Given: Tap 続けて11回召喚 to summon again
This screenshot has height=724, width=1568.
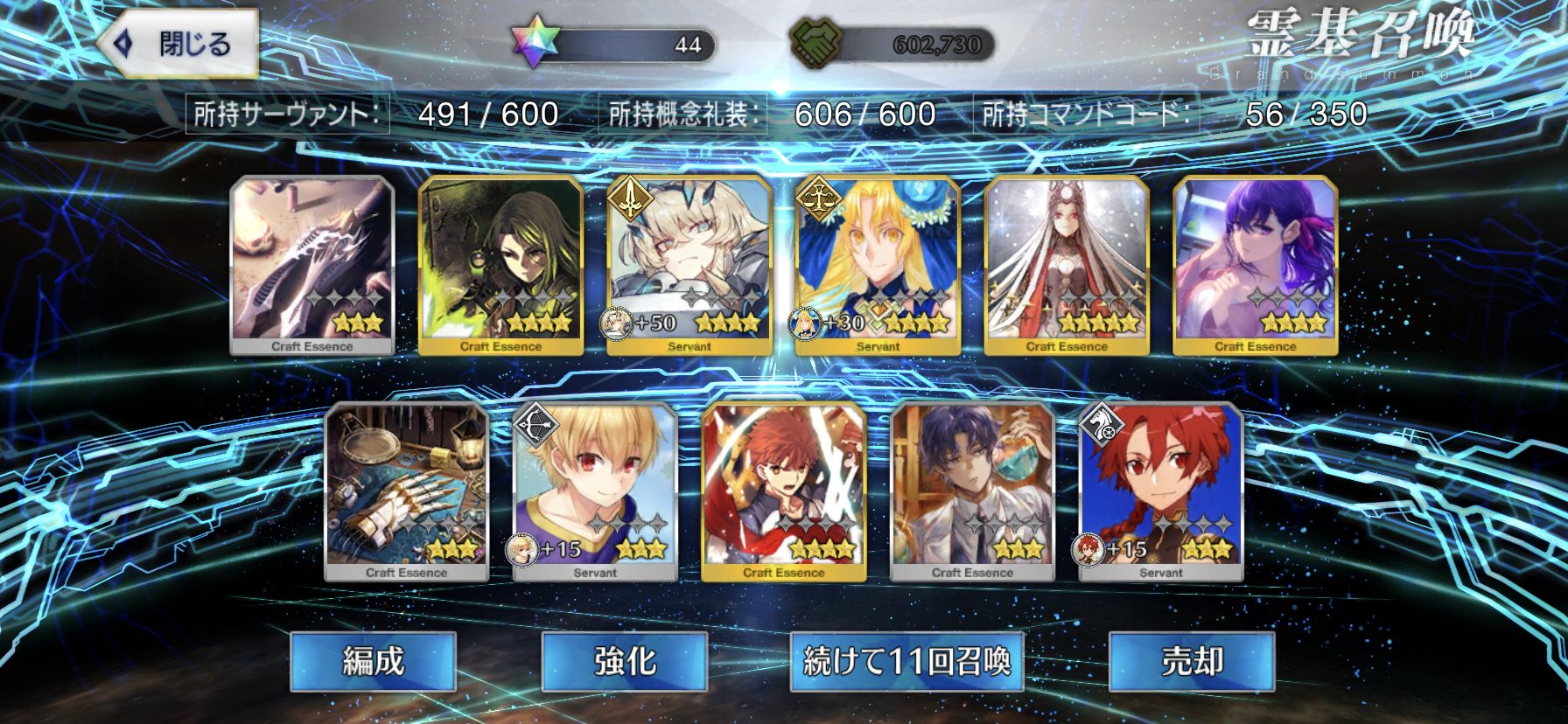Looking at the screenshot, I should point(906,661).
